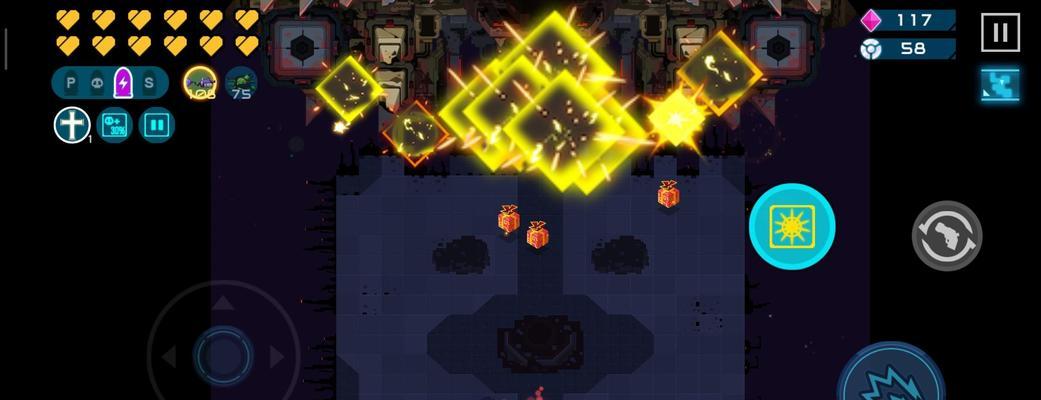The image size is (1041, 400).
Task: Switch to the S bullet type
Action: (149, 83)
